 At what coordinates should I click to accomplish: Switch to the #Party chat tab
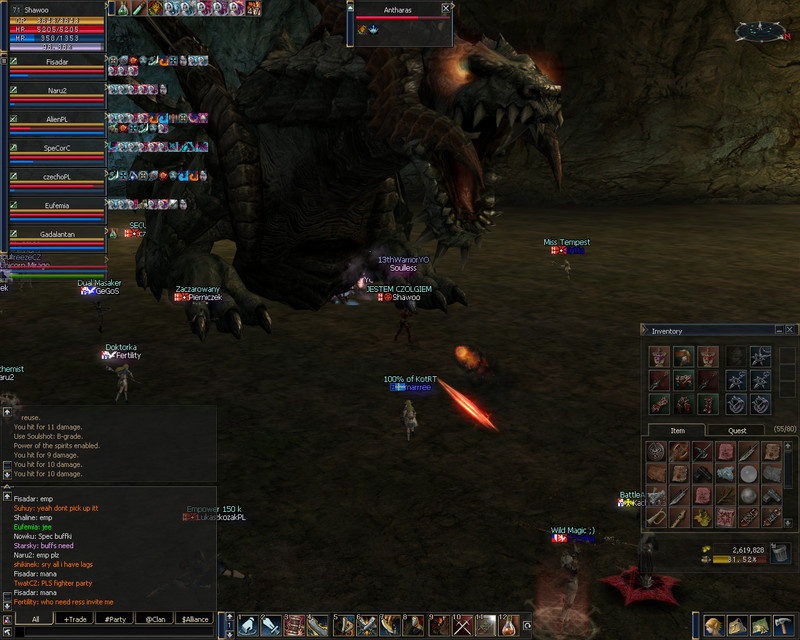coord(115,619)
